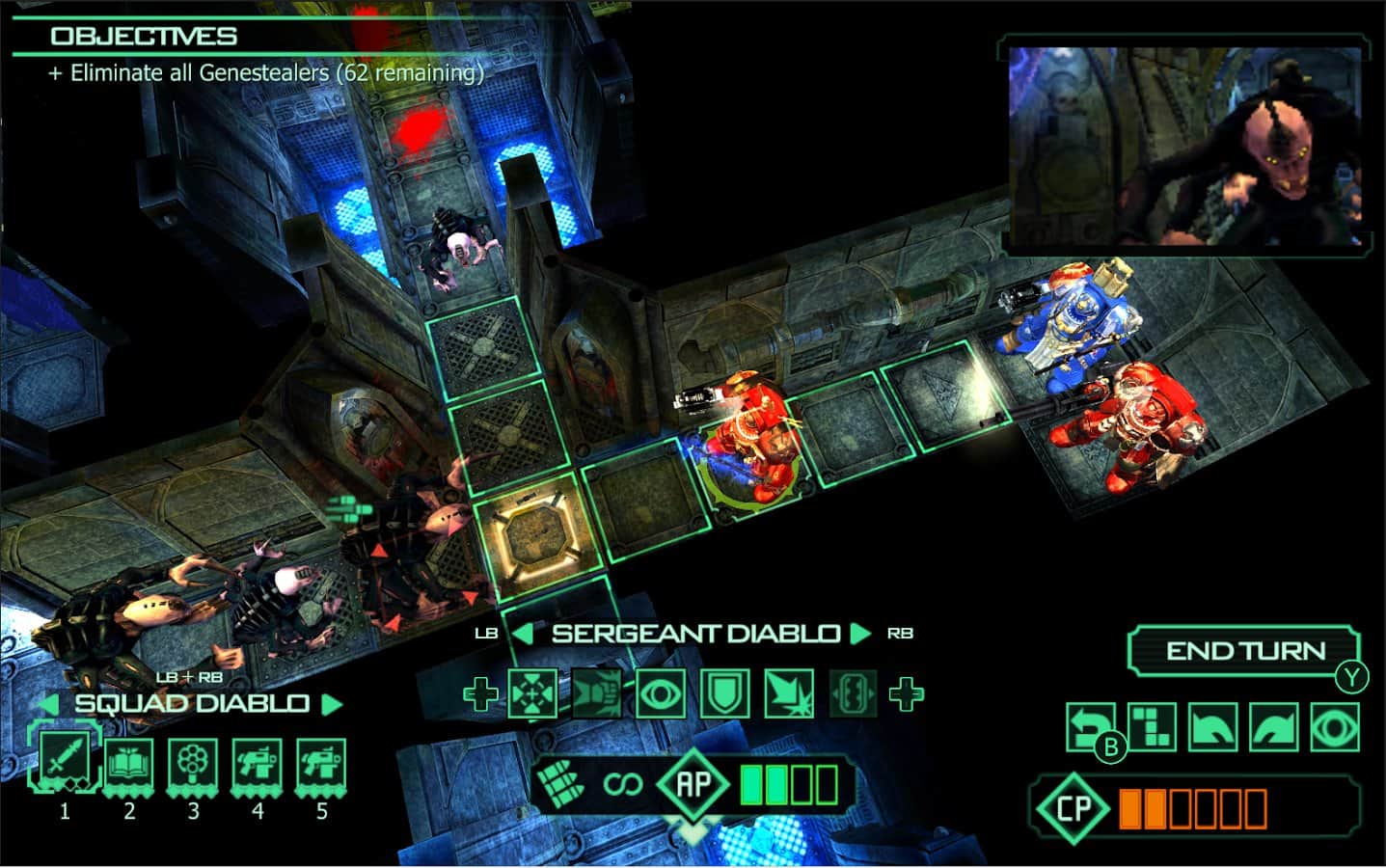Select the bolter squad member slot 5
Screen dimensions: 1386x868
322,765
